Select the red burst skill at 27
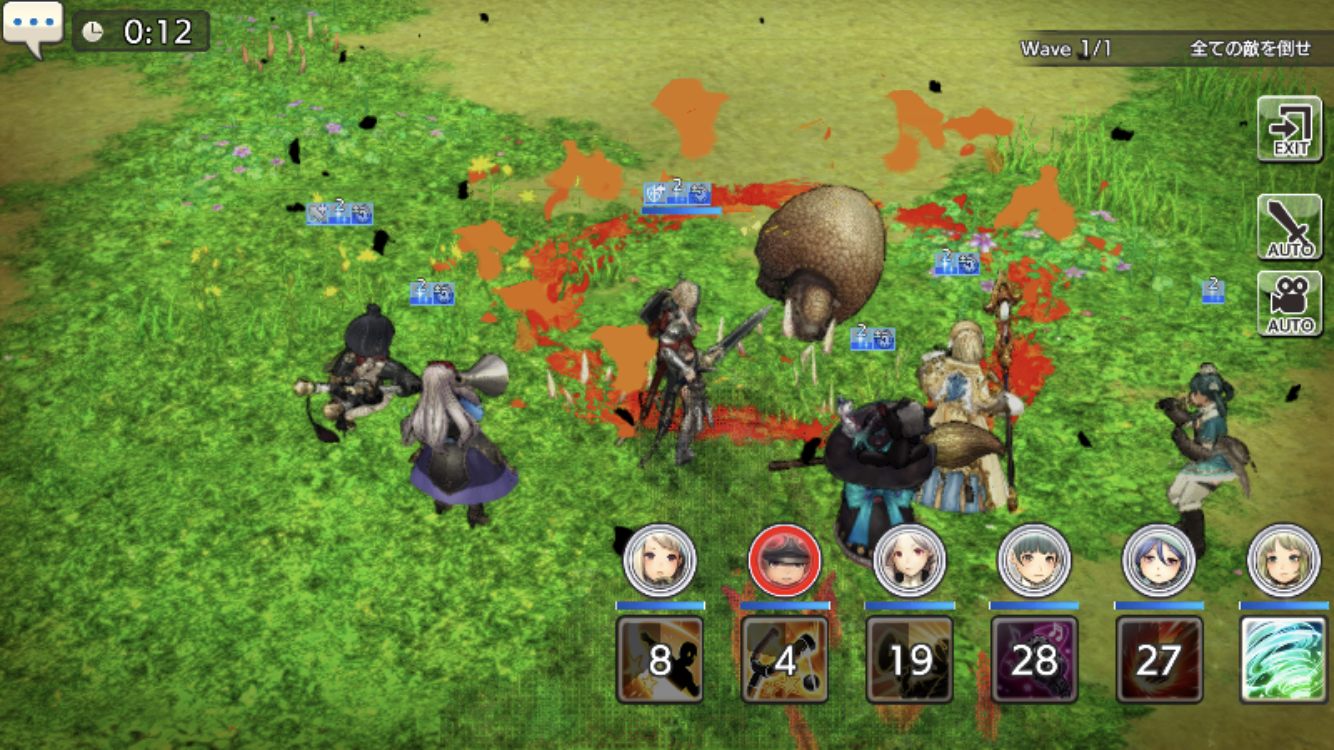This screenshot has width=1334, height=750. pyautogui.click(x=1159, y=659)
